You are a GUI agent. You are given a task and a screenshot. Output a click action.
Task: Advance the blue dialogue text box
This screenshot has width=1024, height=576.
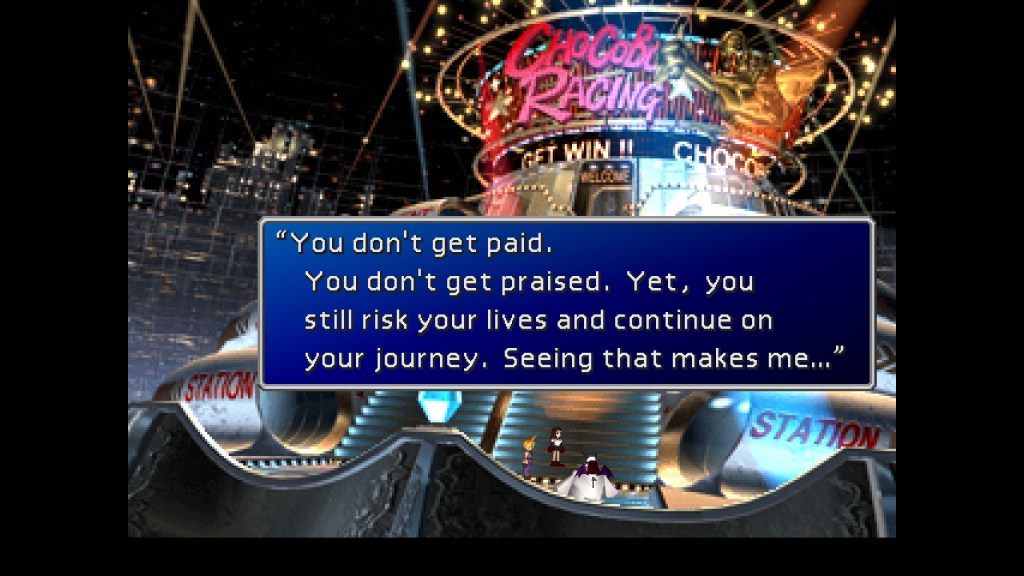[x=566, y=304]
